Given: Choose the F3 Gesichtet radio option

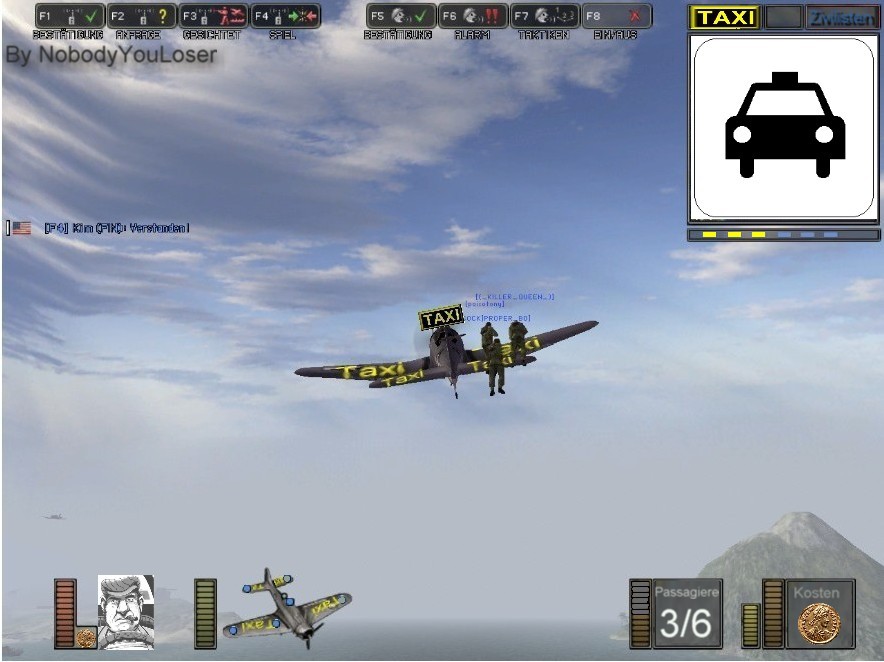Looking at the screenshot, I should pyautogui.click(x=213, y=16).
